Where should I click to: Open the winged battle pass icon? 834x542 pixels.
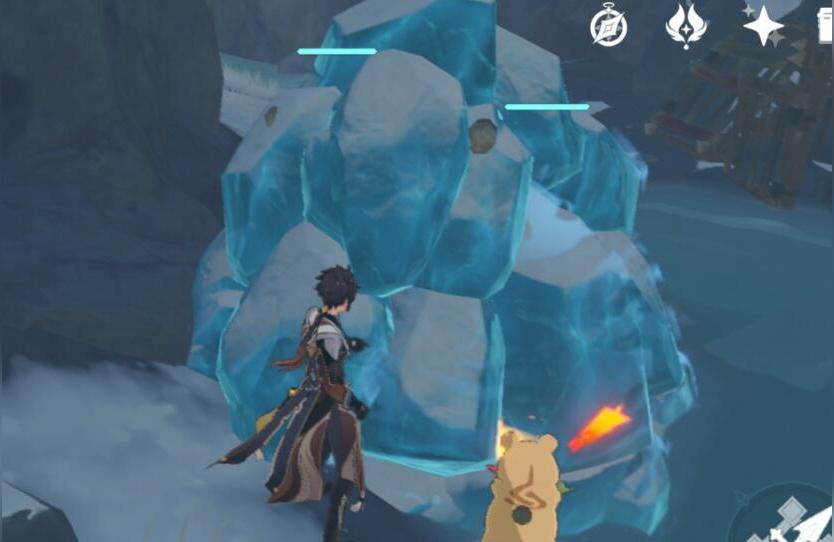pos(686,27)
